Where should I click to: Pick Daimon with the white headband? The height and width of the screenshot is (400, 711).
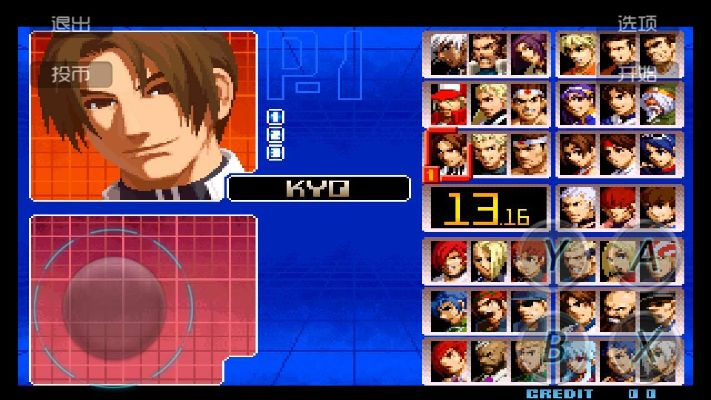[x=529, y=154]
